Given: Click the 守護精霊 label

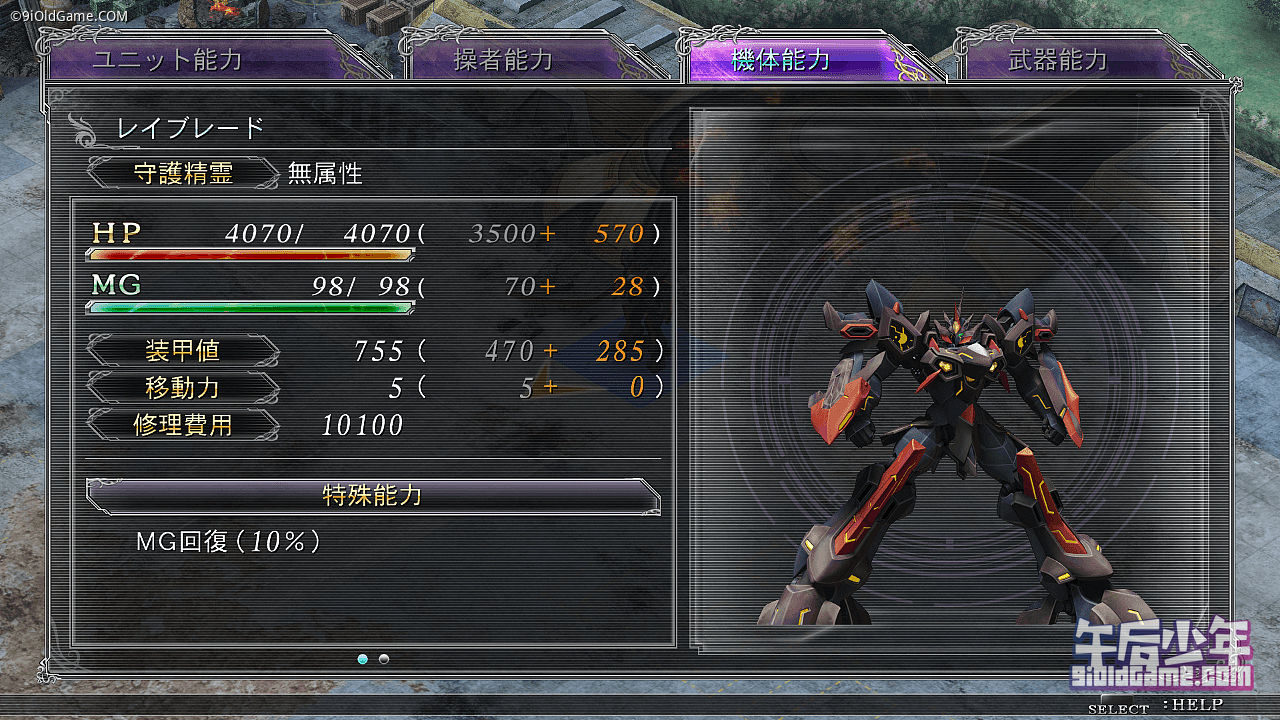Looking at the screenshot, I should (183, 173).
